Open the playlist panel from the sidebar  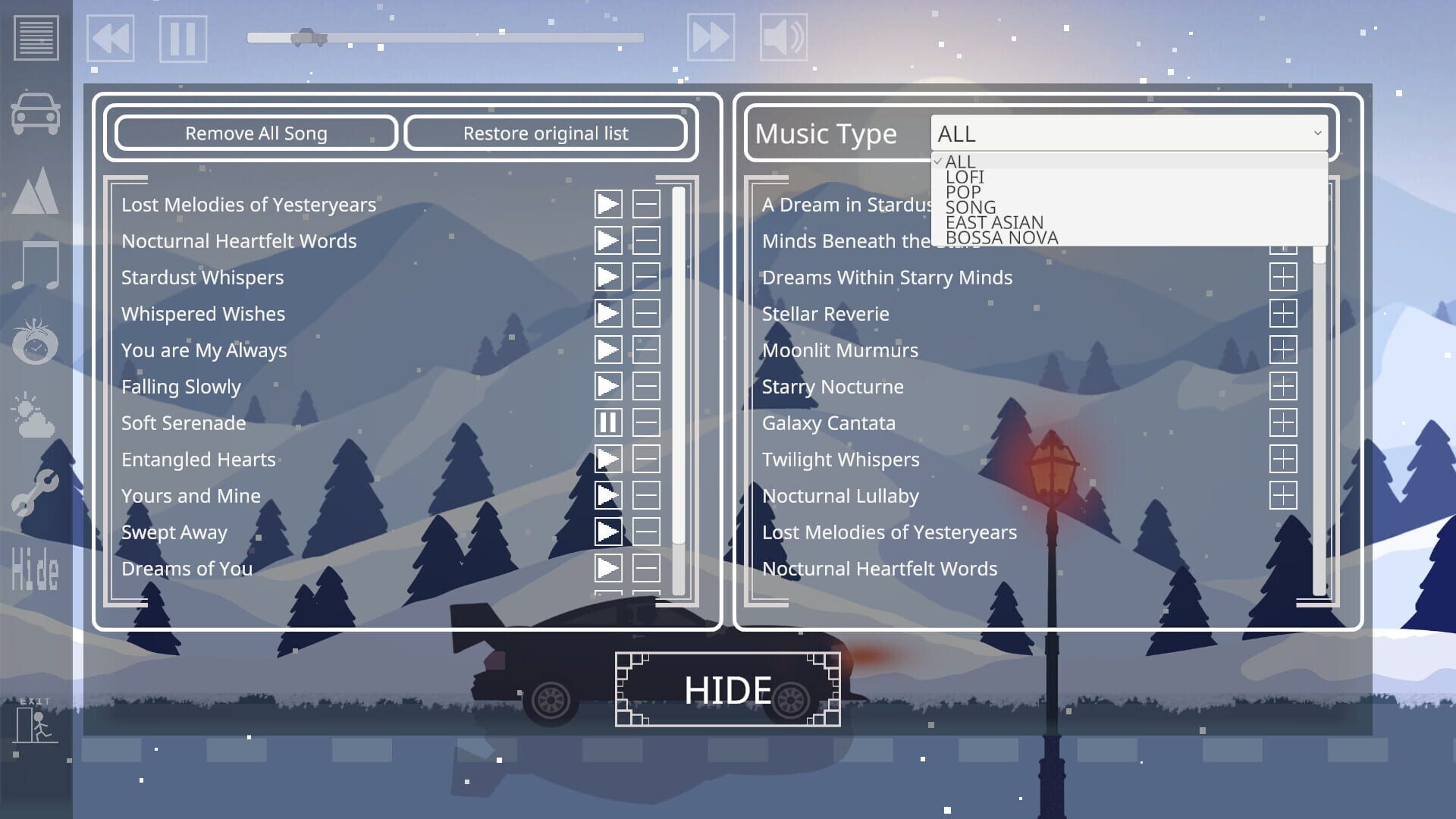click(x=35, y=36)
